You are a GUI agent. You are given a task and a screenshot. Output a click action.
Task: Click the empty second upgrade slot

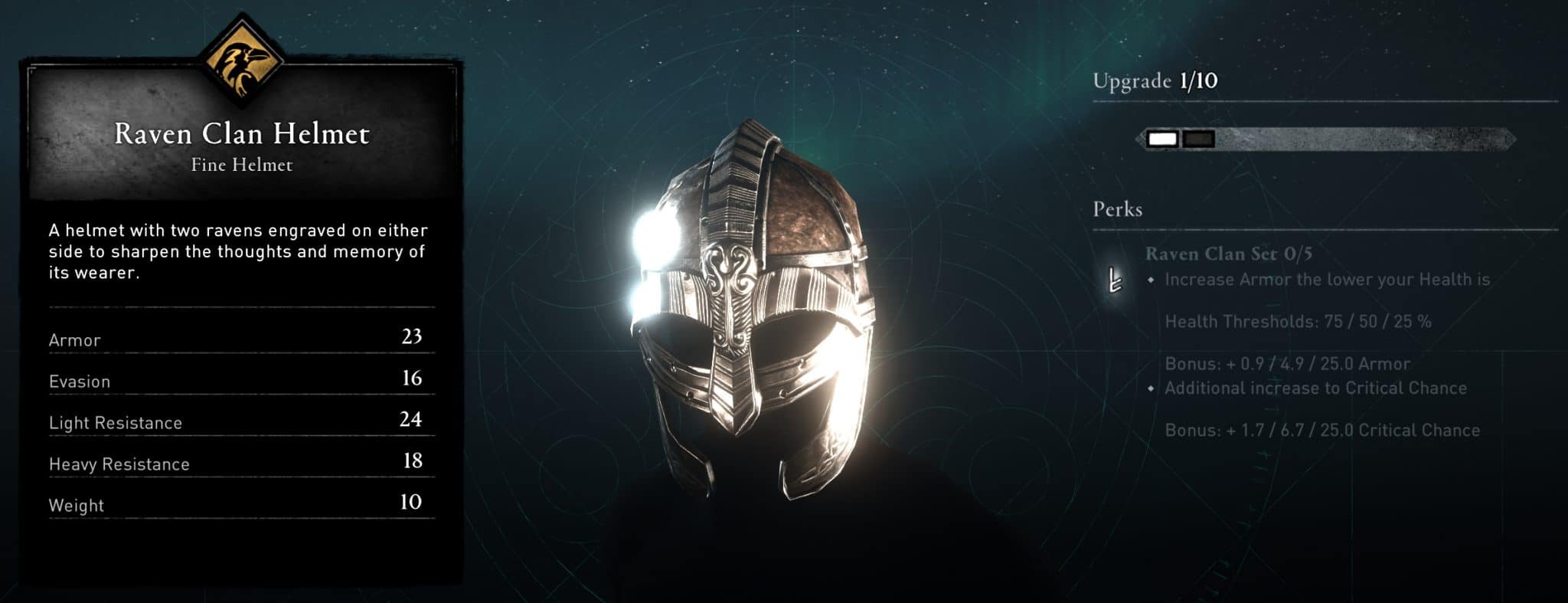pos(1197,139)
